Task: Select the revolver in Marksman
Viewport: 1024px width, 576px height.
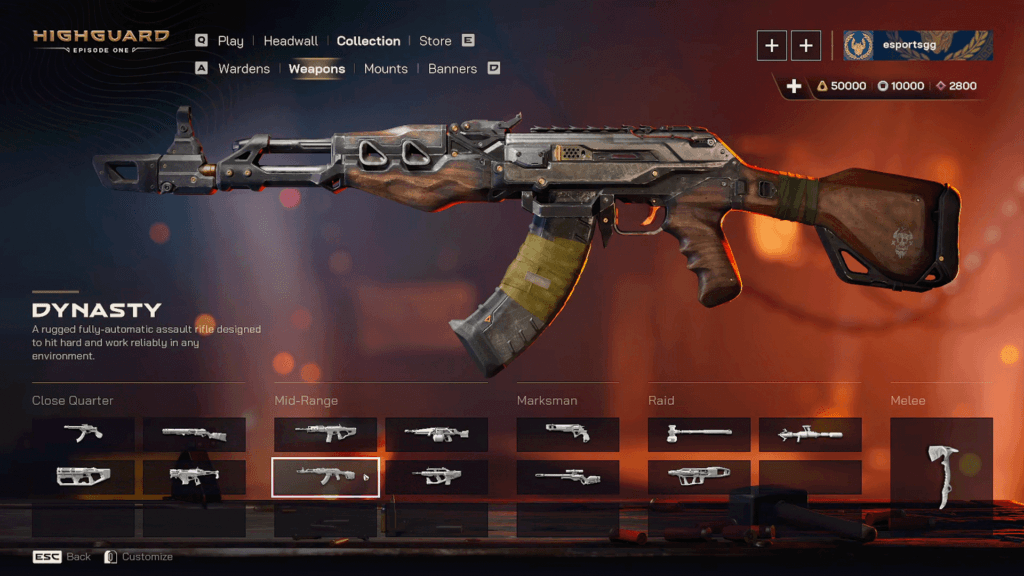Action: point(567,434)
